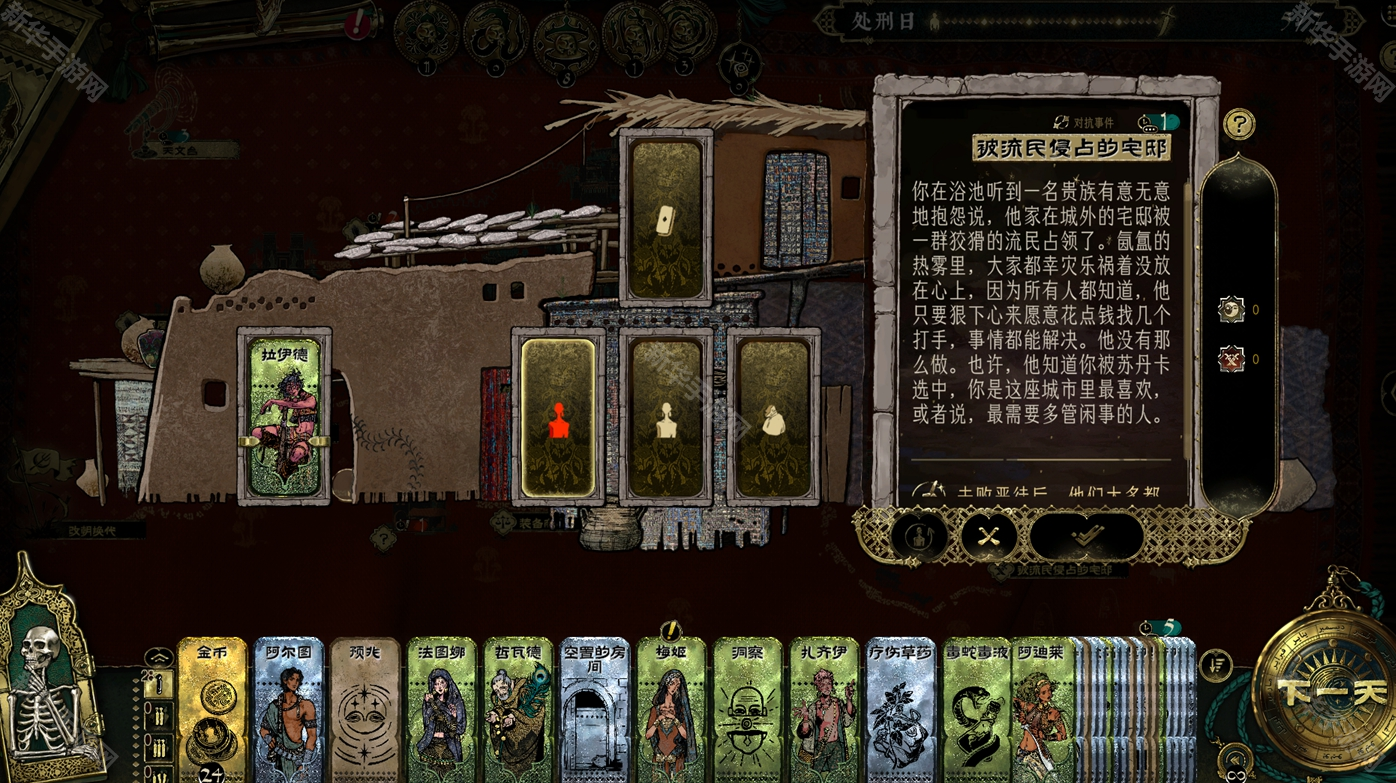1396x783 pixels.
Task: Click the figure icon button beside the cancel button
Action: pos(919,537)
